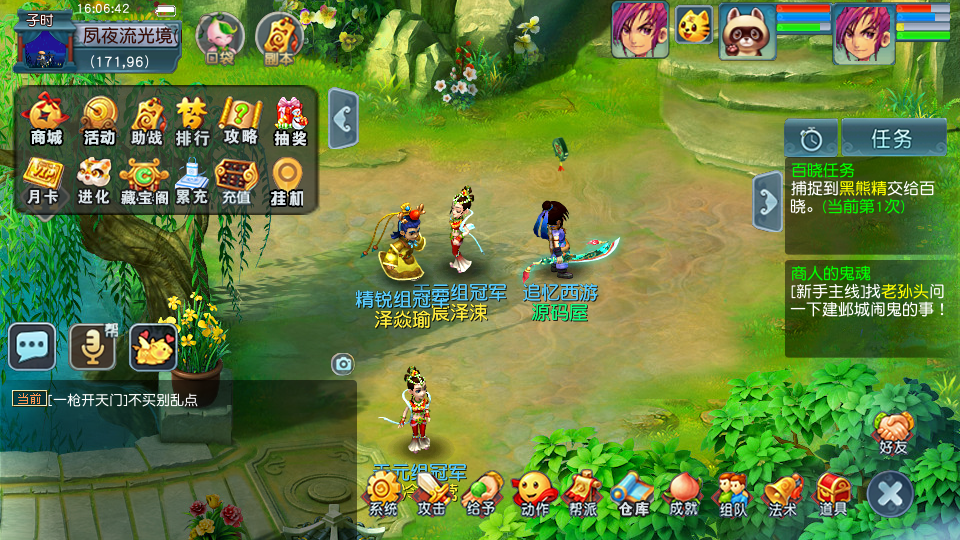Collapse the left icon menu arrow
This screenshot has height=540, width=960.
pyautogui.click(x=343, y=119)
